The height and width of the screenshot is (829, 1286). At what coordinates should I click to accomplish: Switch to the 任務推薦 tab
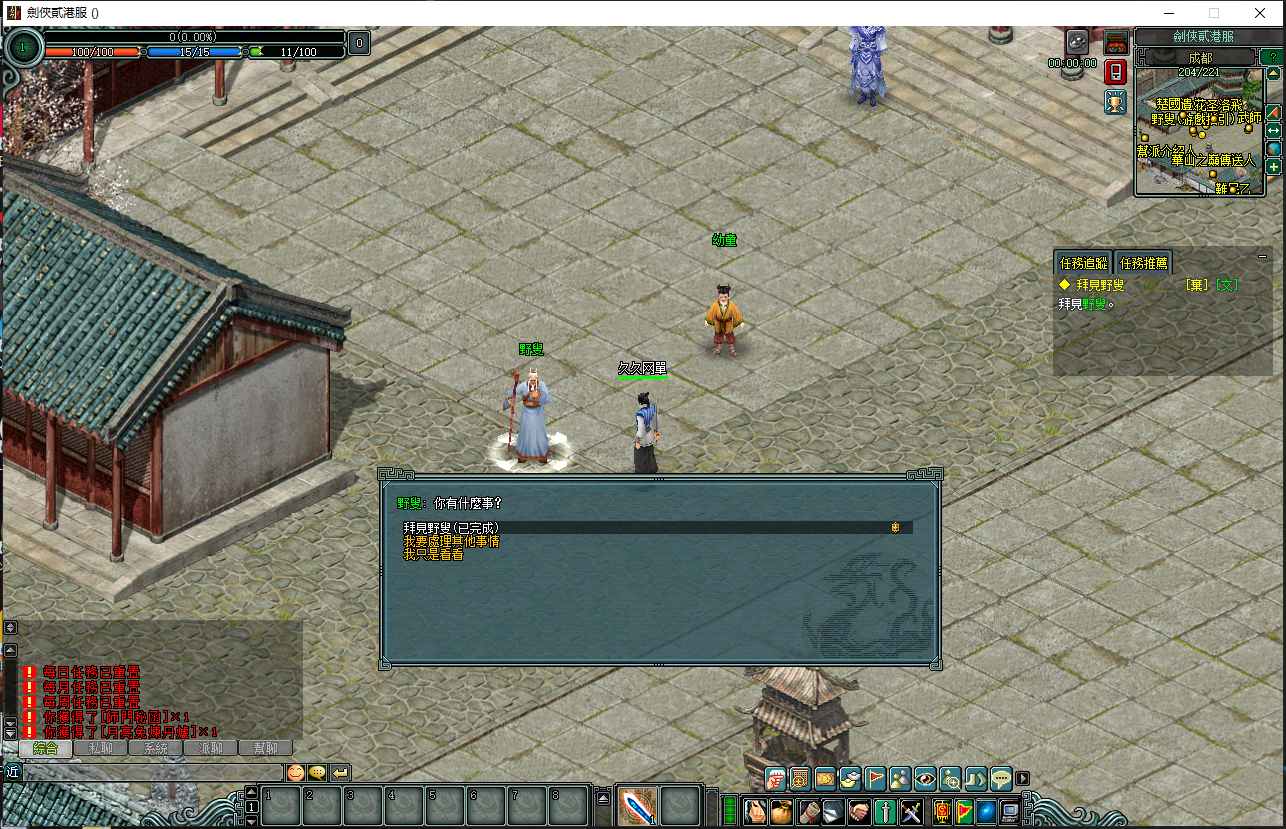1144,263
